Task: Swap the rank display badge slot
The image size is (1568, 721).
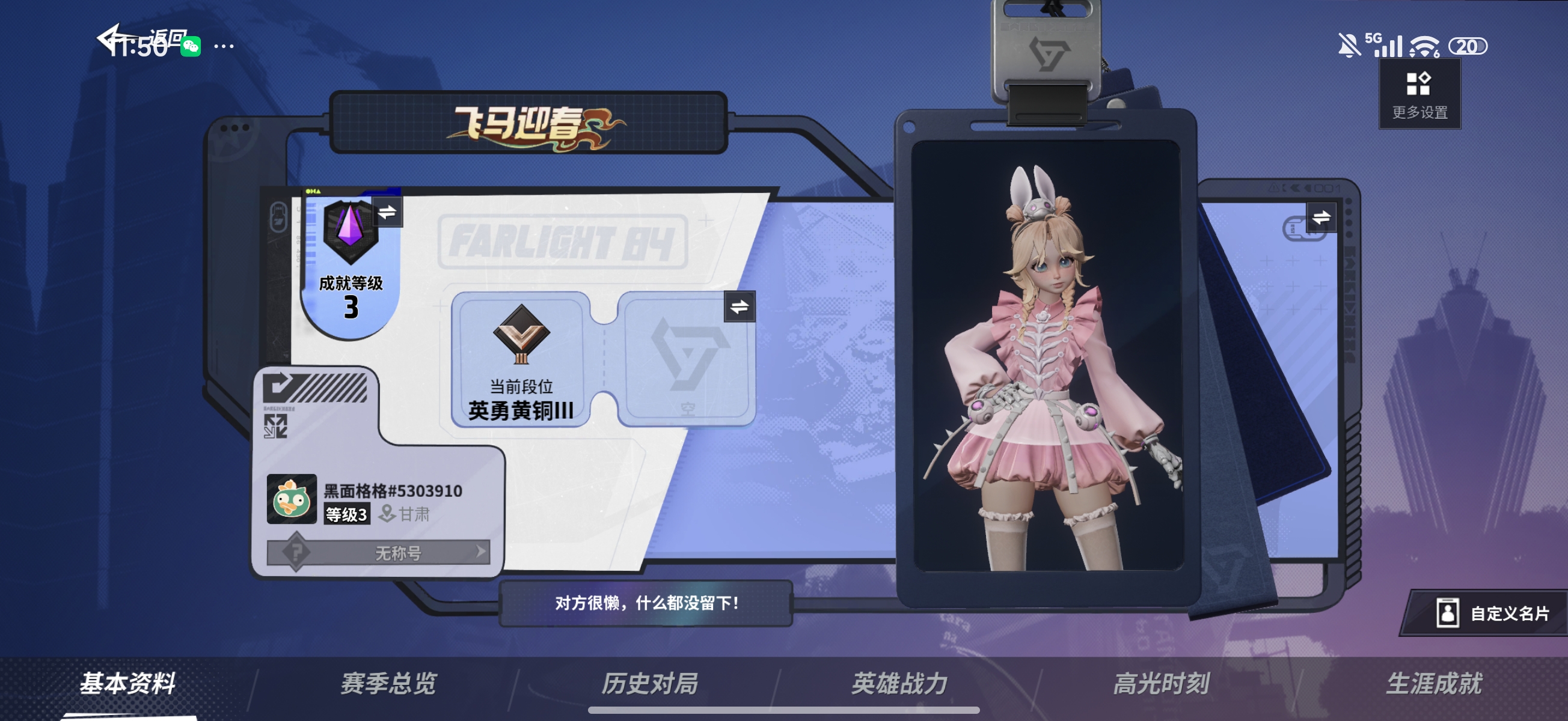Action: tap(739, 306)
